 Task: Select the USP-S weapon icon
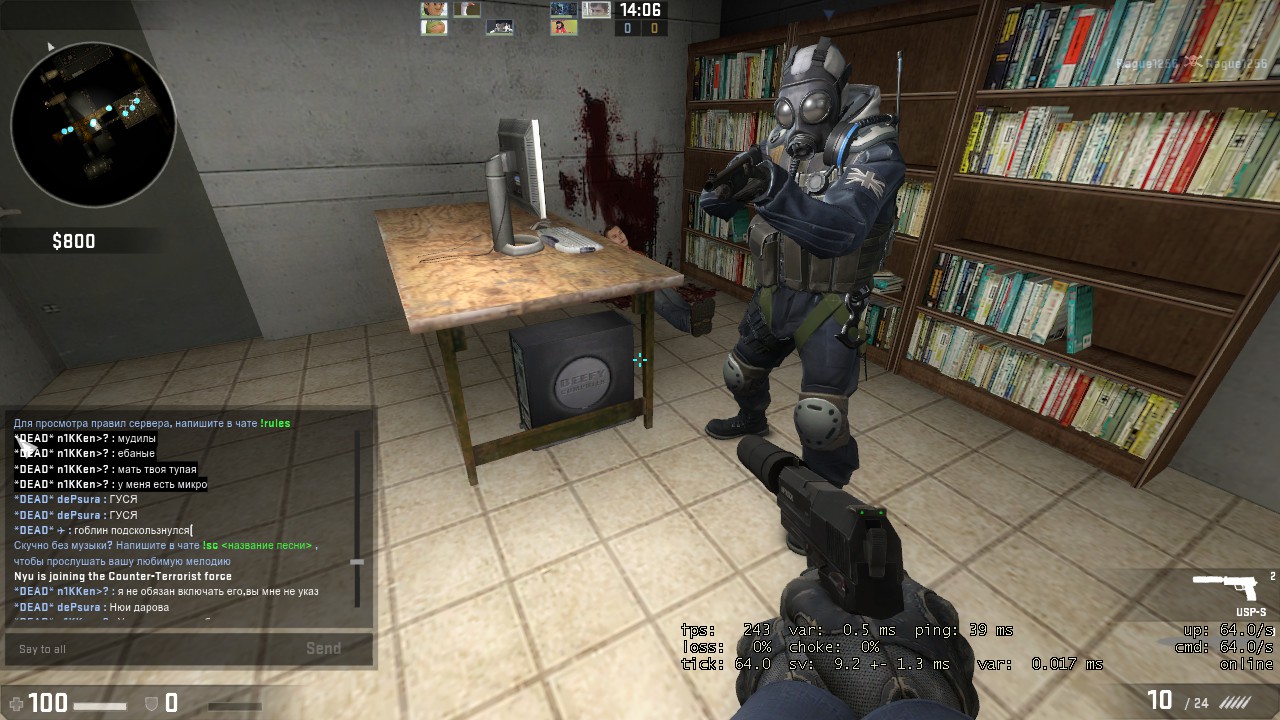(1228, 587)
